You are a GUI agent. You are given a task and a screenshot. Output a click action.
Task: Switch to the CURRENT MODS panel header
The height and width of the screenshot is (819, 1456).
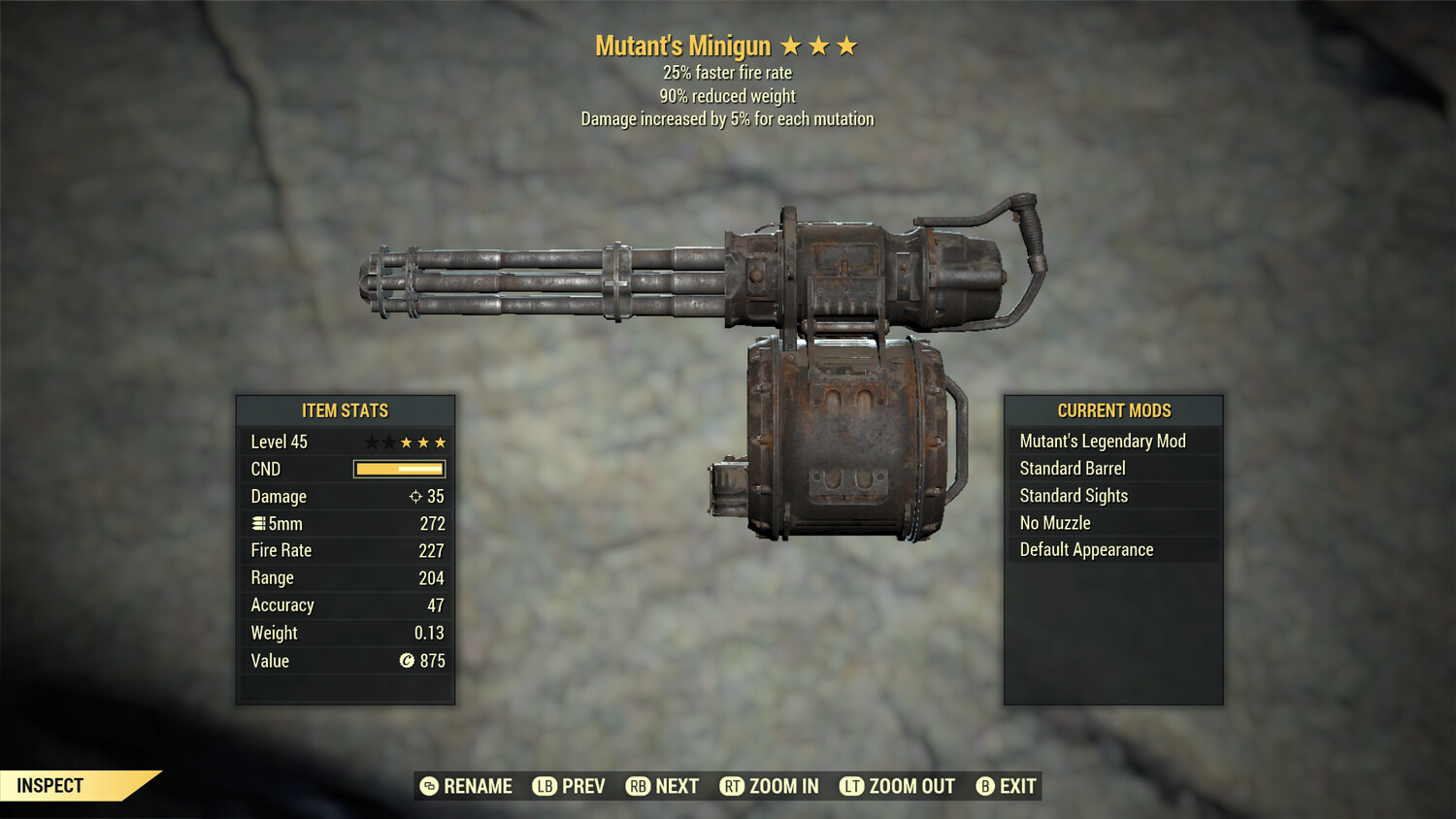(1113, 410)
